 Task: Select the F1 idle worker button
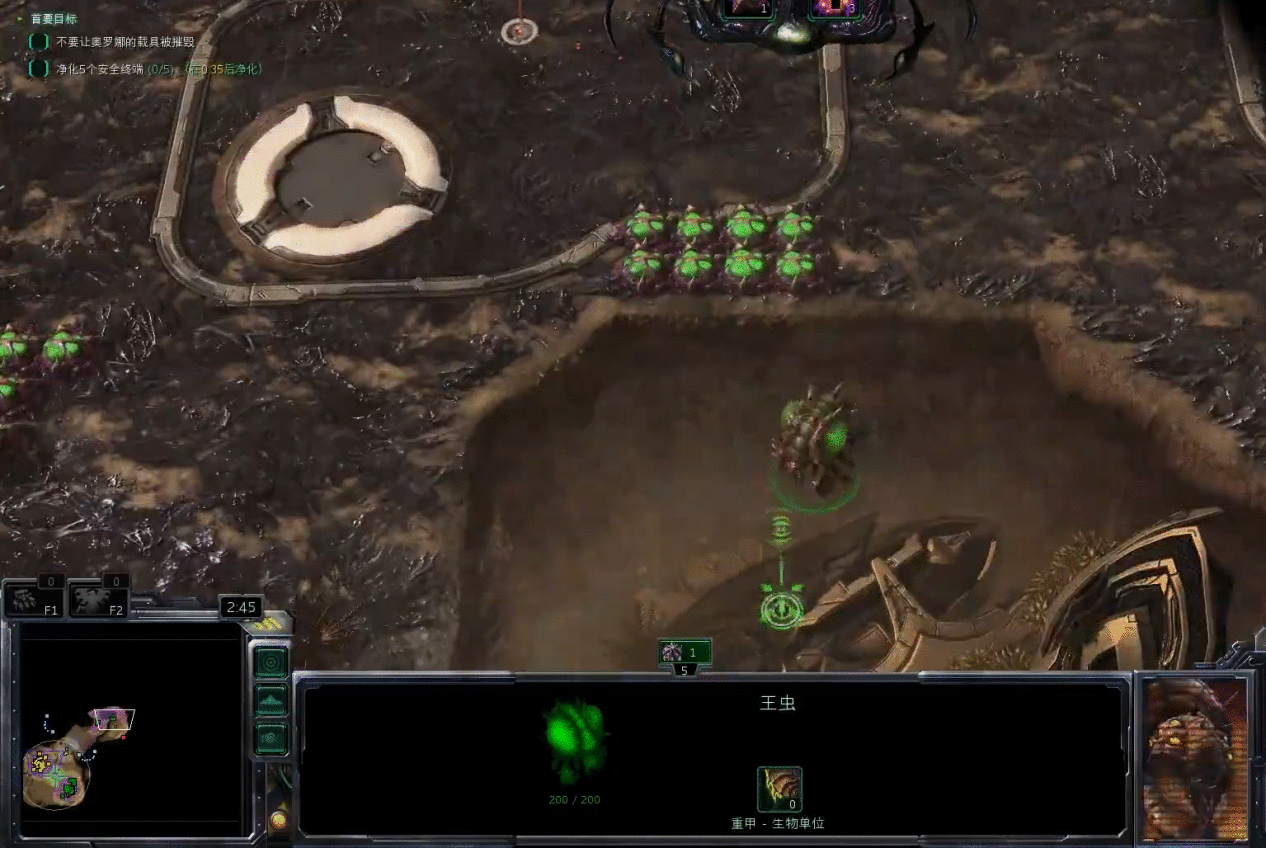click(36, 599)
